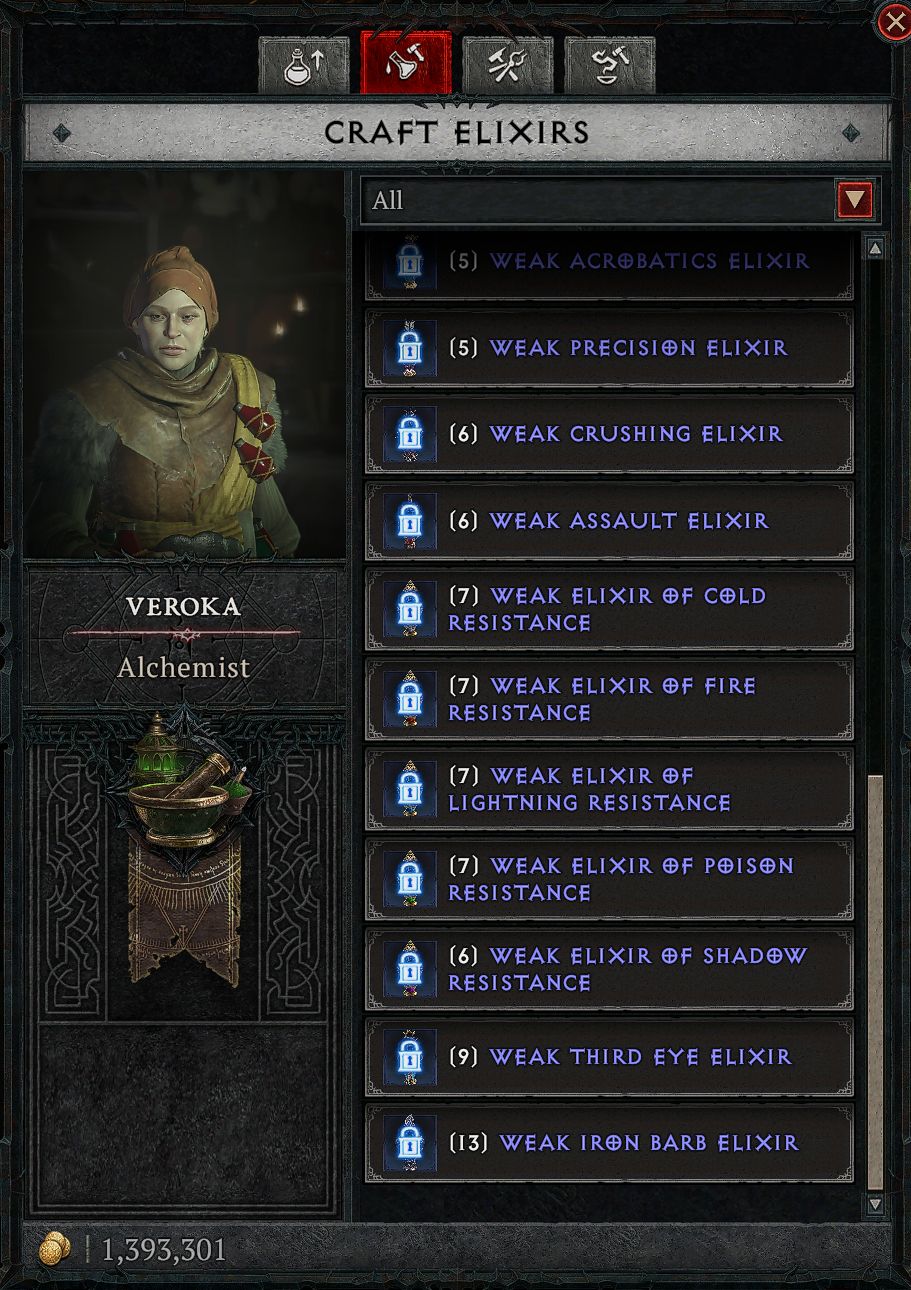Select Weak Iron Barb Elixir recipe
This screenshot has width=911, height=1290.
pos(609,1143)
